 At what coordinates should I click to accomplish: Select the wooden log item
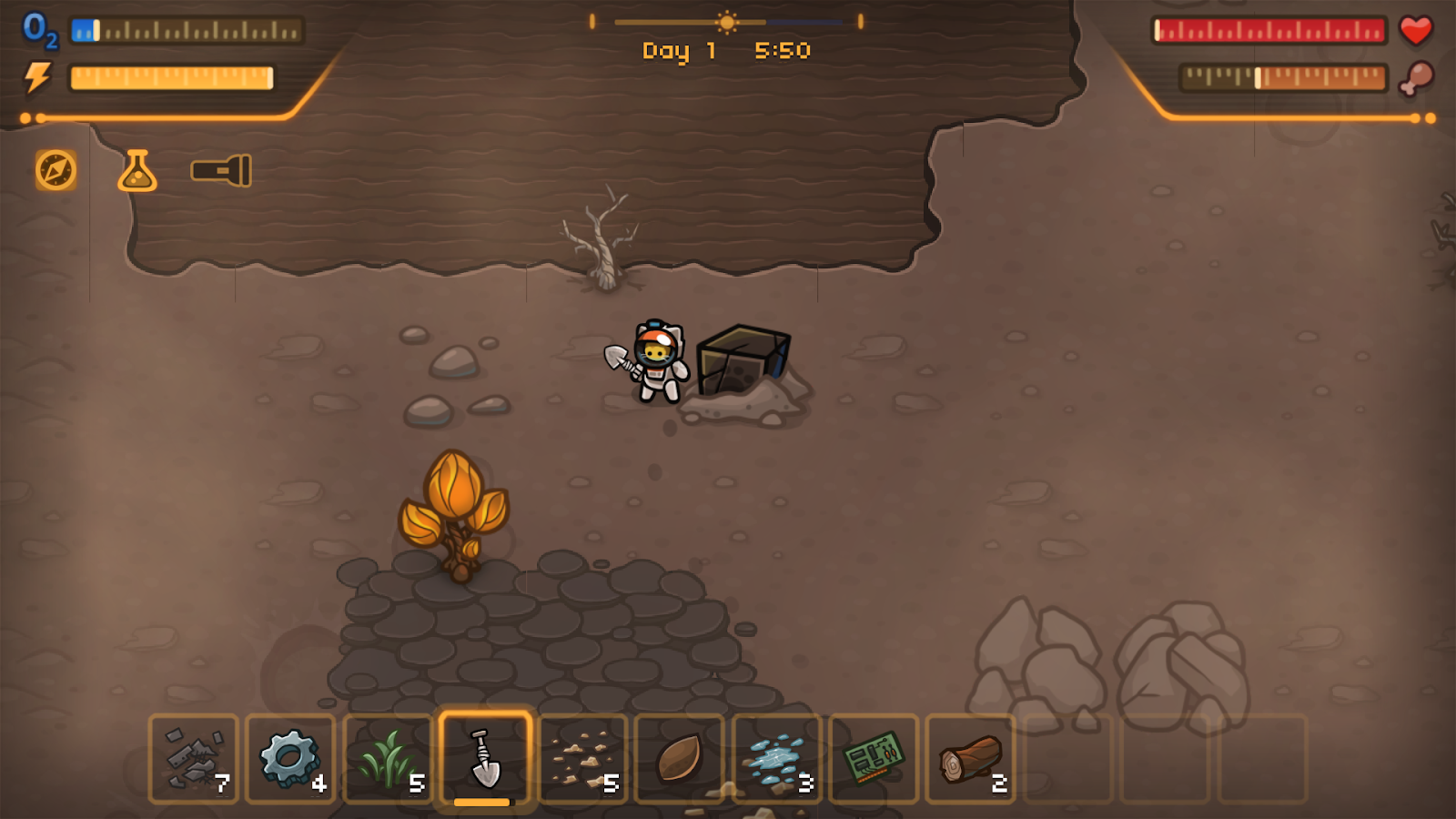968,760
